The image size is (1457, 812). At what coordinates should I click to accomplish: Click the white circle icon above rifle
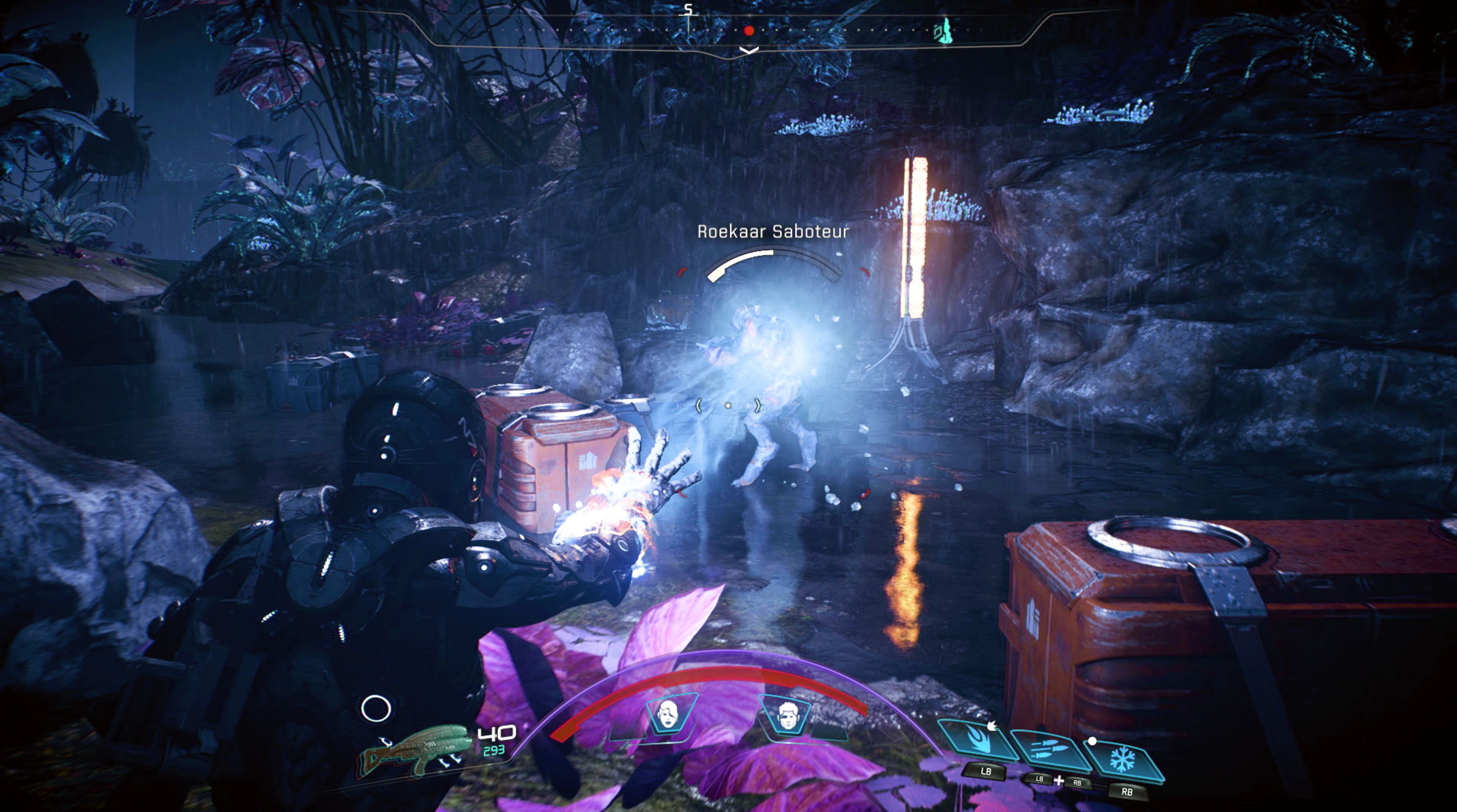[376, 708]
